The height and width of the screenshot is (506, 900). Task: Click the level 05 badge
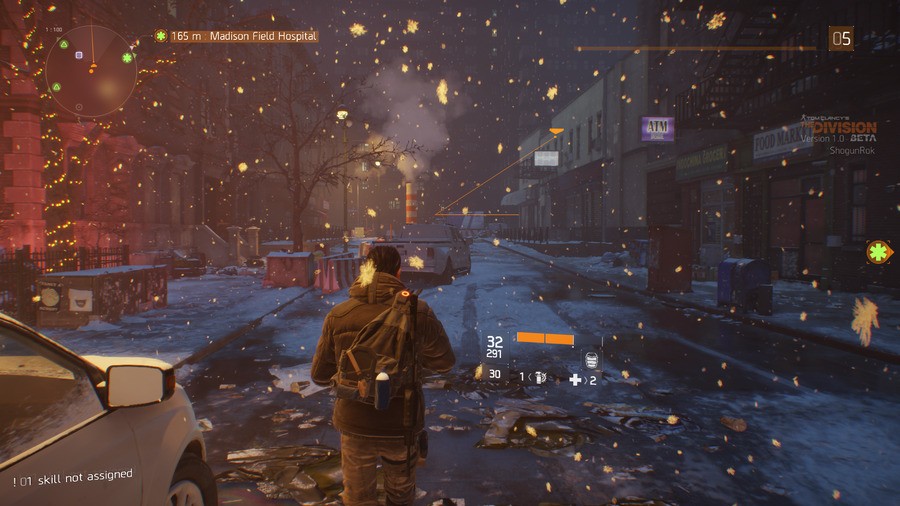841,39
